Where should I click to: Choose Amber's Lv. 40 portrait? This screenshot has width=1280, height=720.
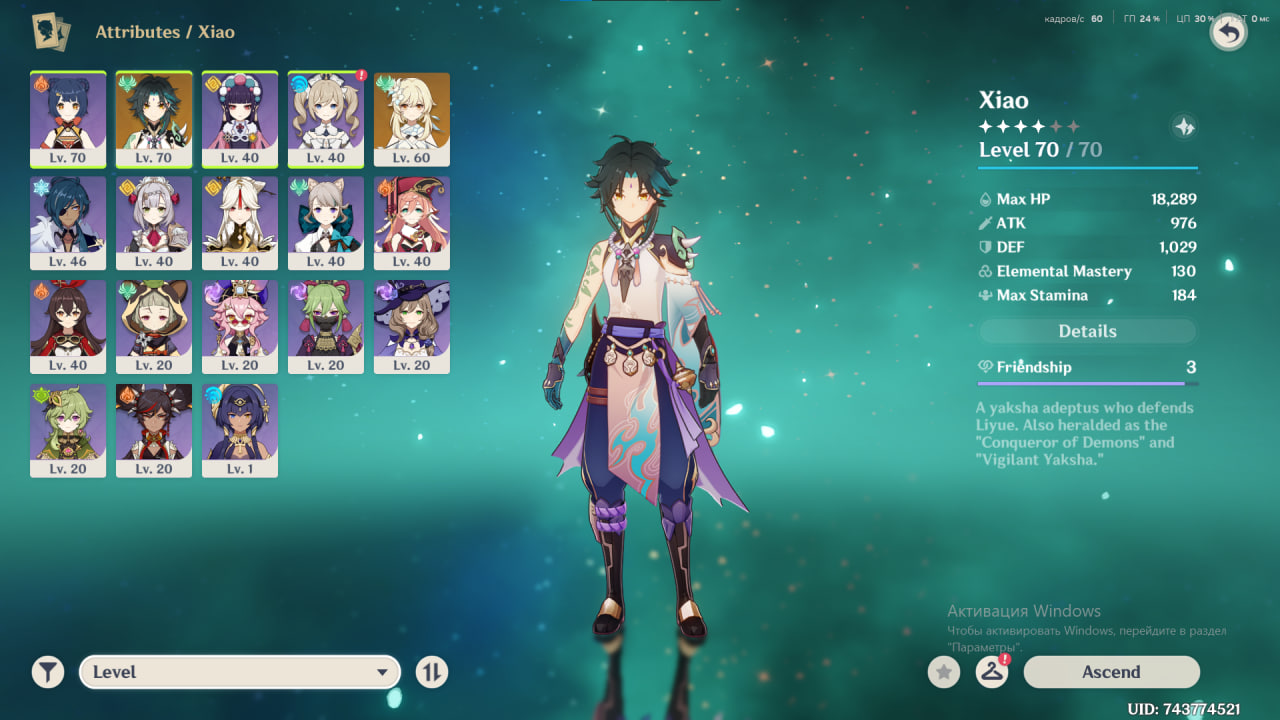point(68,327)
